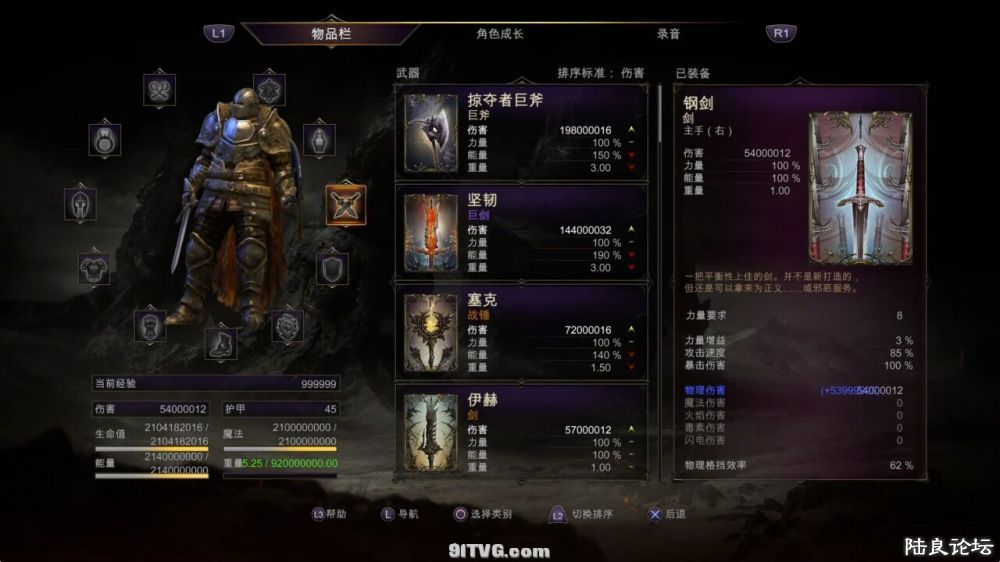Select the 物品栏 tab

(332, 34)
